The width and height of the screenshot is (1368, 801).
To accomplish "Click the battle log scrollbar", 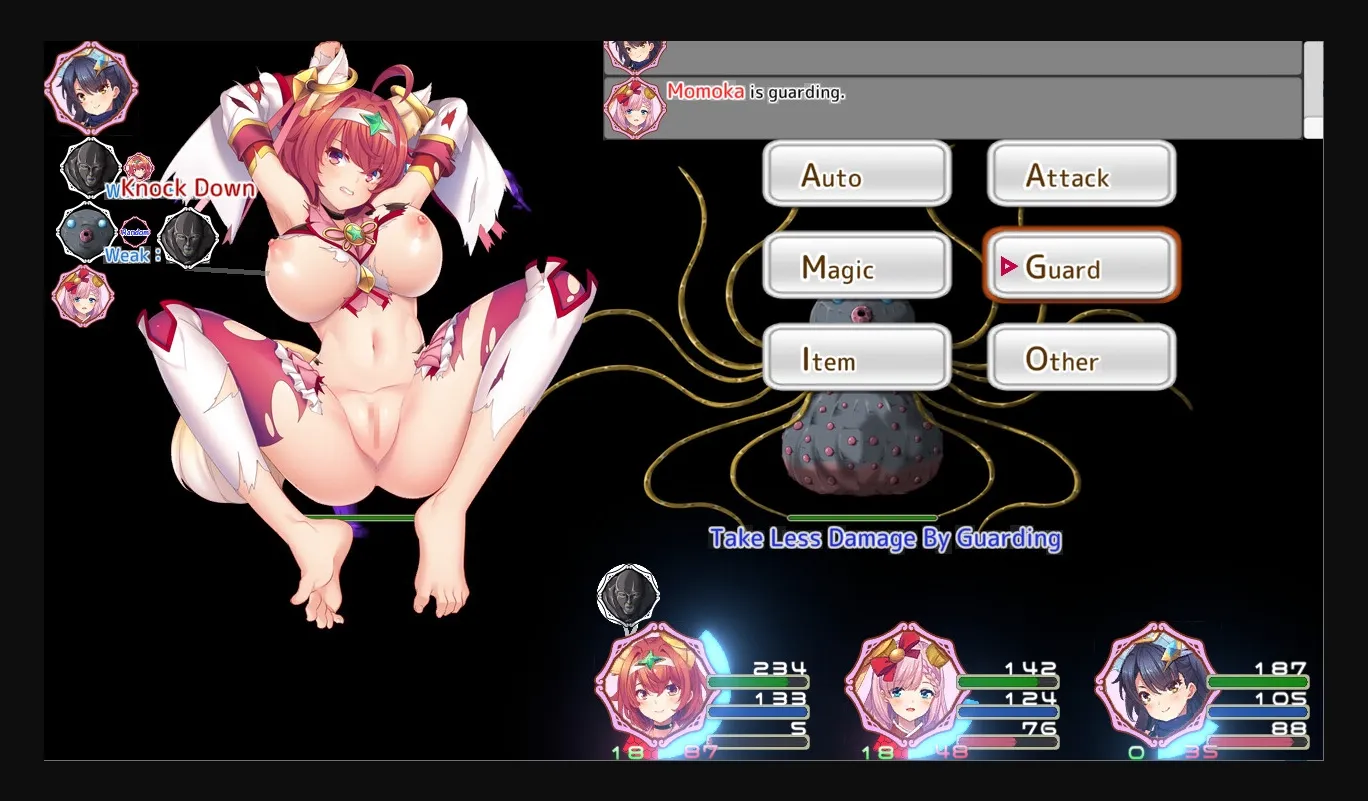I will click(1313, 90).
